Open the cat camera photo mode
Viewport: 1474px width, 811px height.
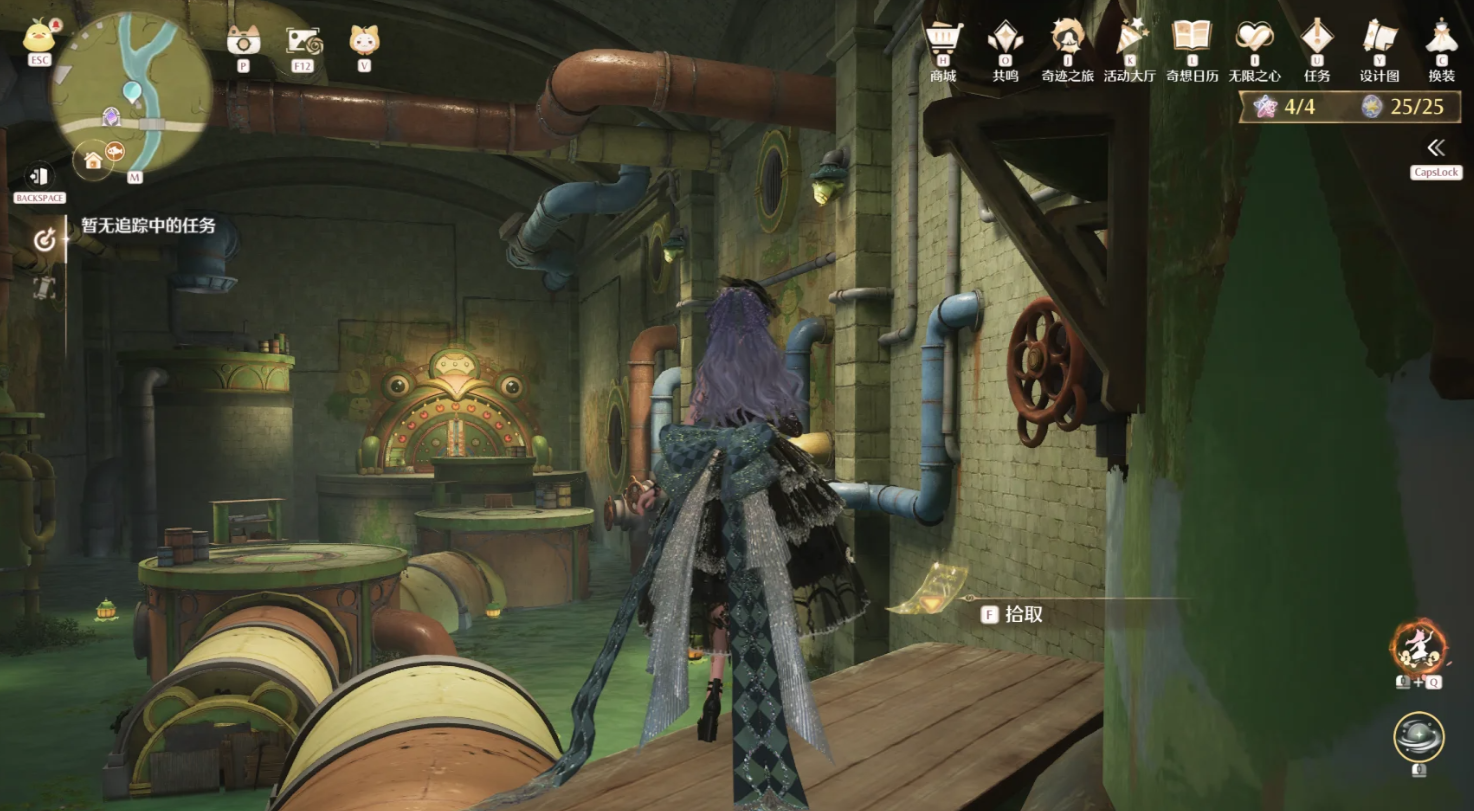[x=243, y=40]
